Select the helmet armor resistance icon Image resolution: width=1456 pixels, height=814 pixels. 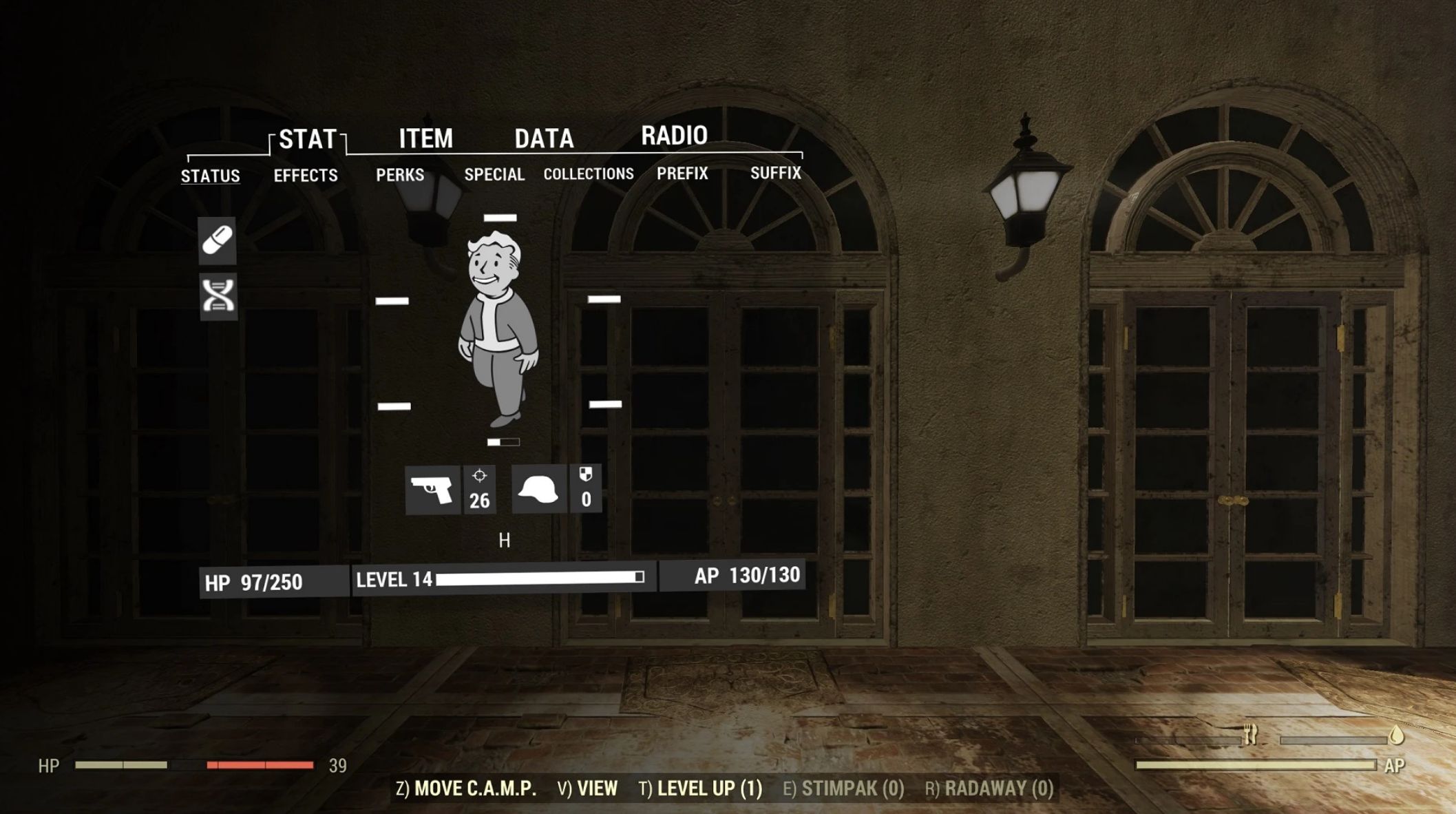point(539,490)
